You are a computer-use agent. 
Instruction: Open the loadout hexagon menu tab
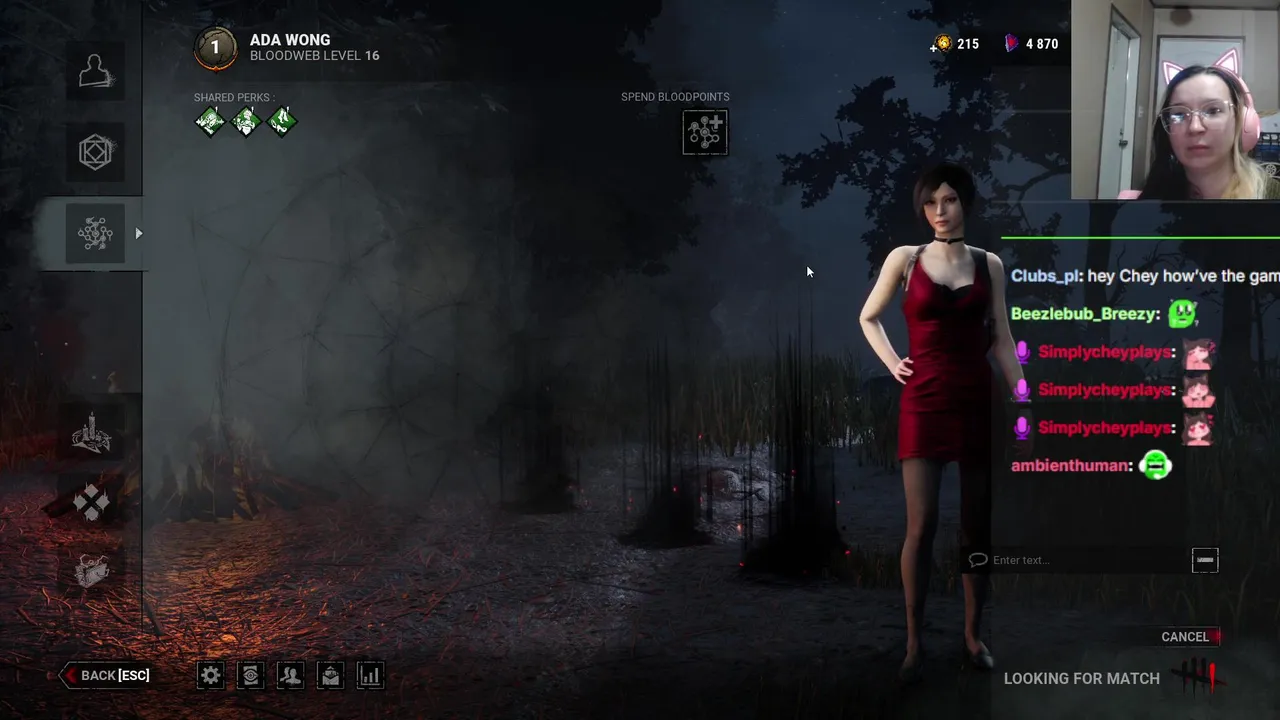tap(95, 152)
